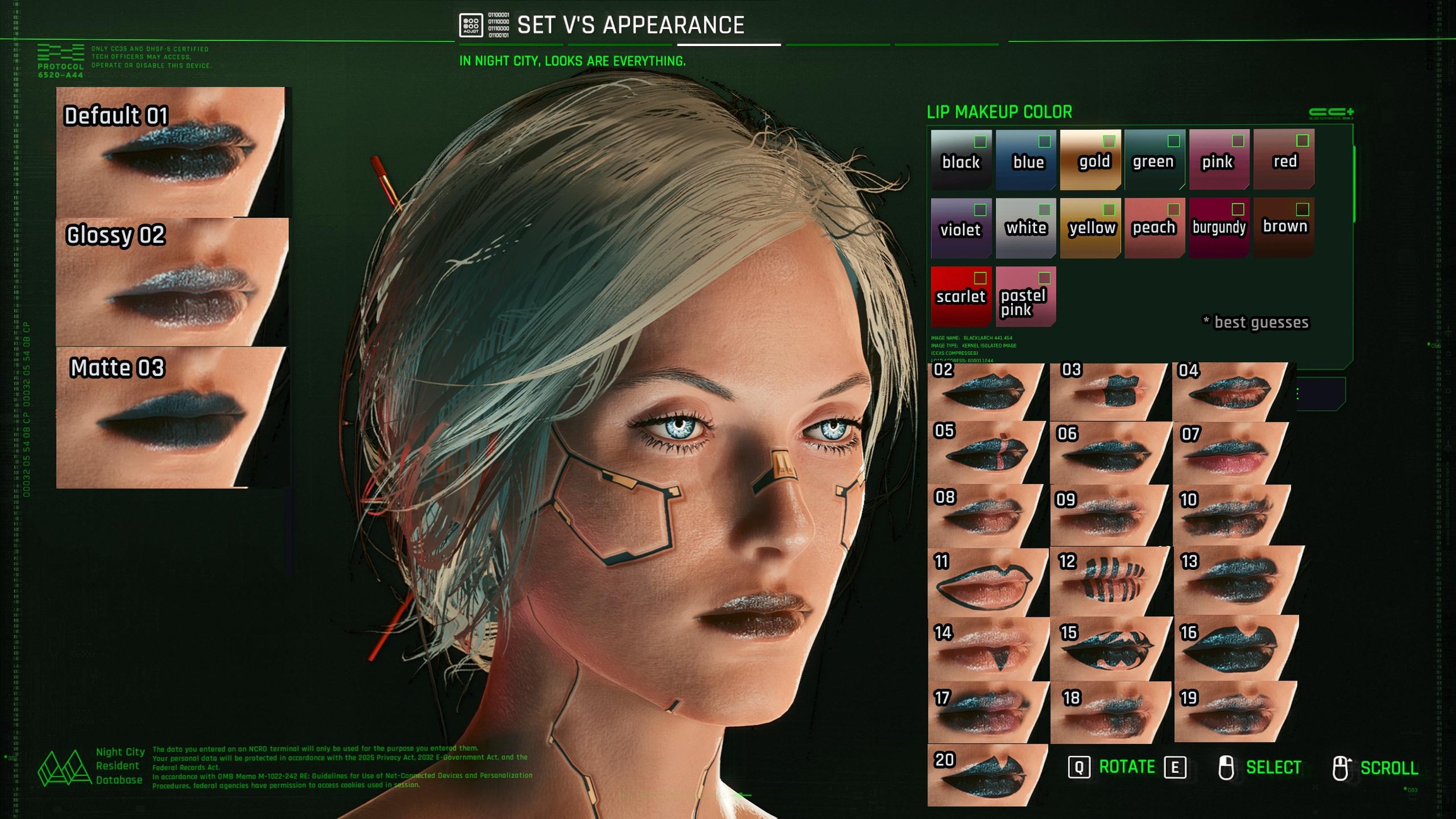
Task: Choose the pastel pink swatch
Action: [x=1026, y=296]
